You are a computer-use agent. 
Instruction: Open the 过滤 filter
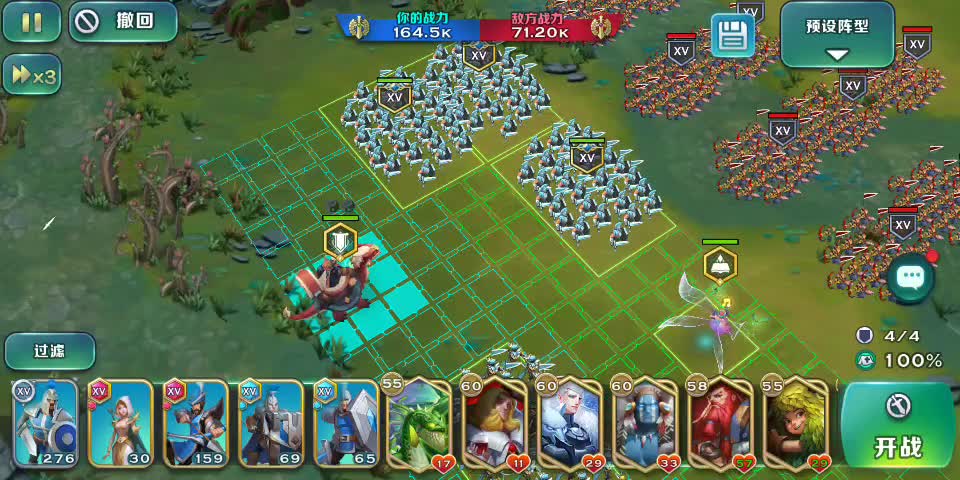coord(50,351)
